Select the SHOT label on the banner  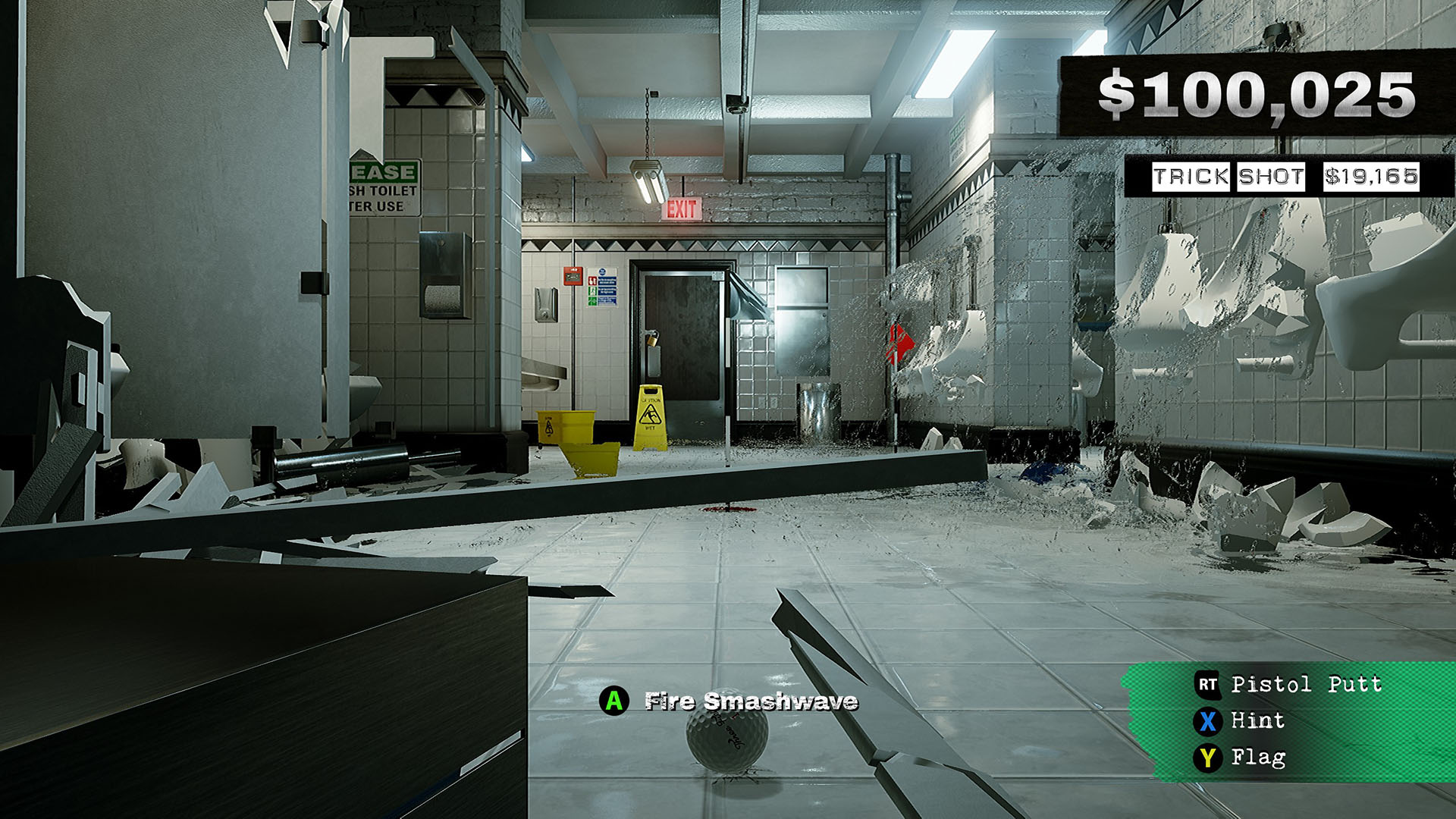click(1270, 177)
